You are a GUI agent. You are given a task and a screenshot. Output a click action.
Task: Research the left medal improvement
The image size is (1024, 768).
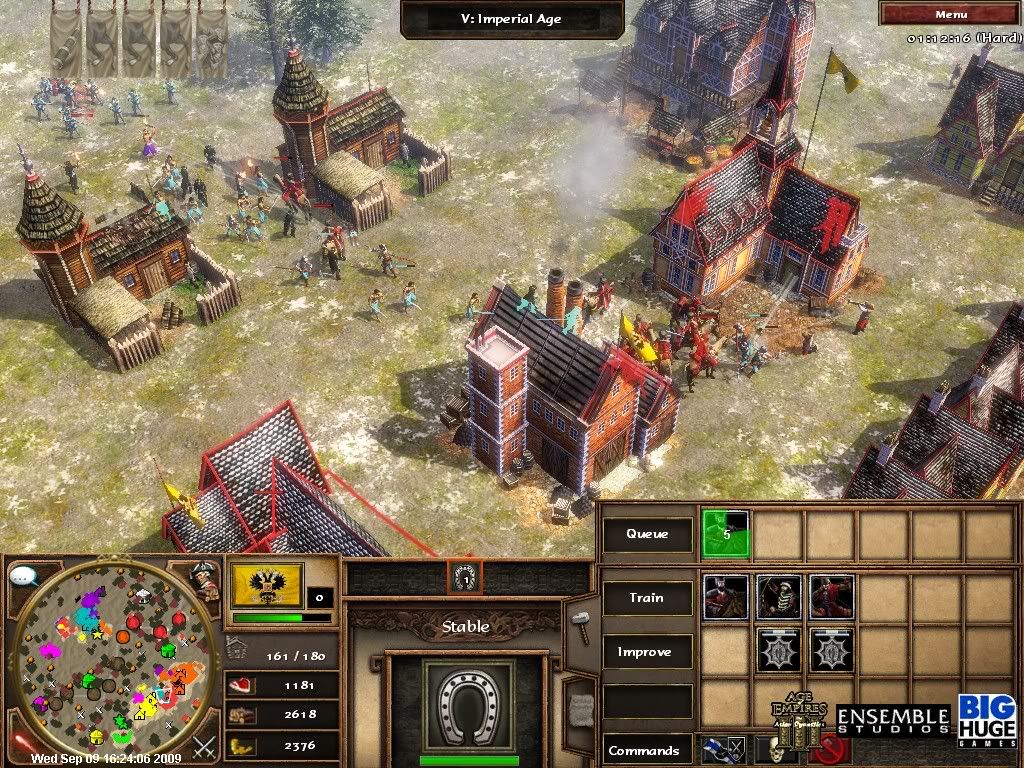778,651
